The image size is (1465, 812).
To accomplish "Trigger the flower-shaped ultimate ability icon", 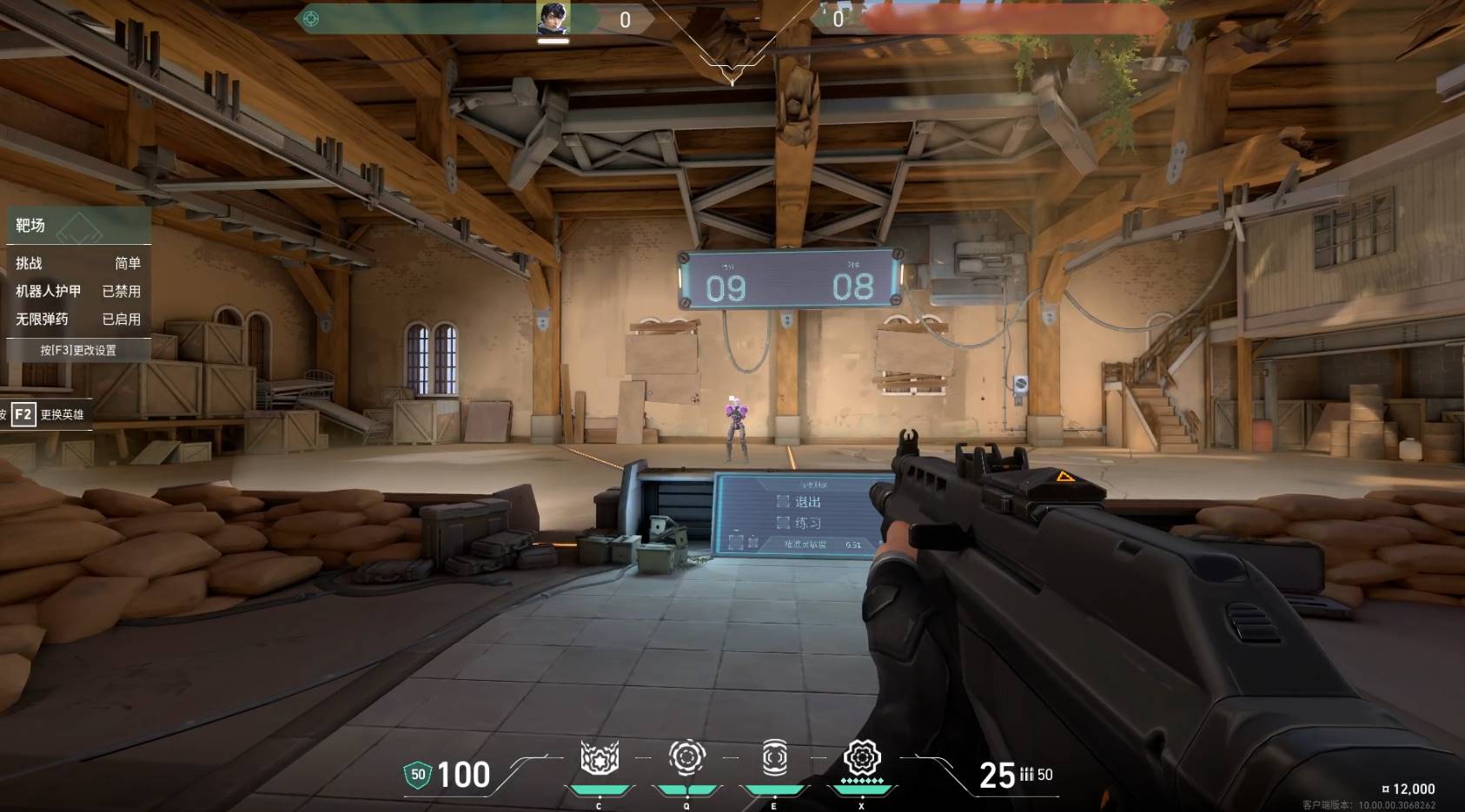I will (x=862, y=758).
